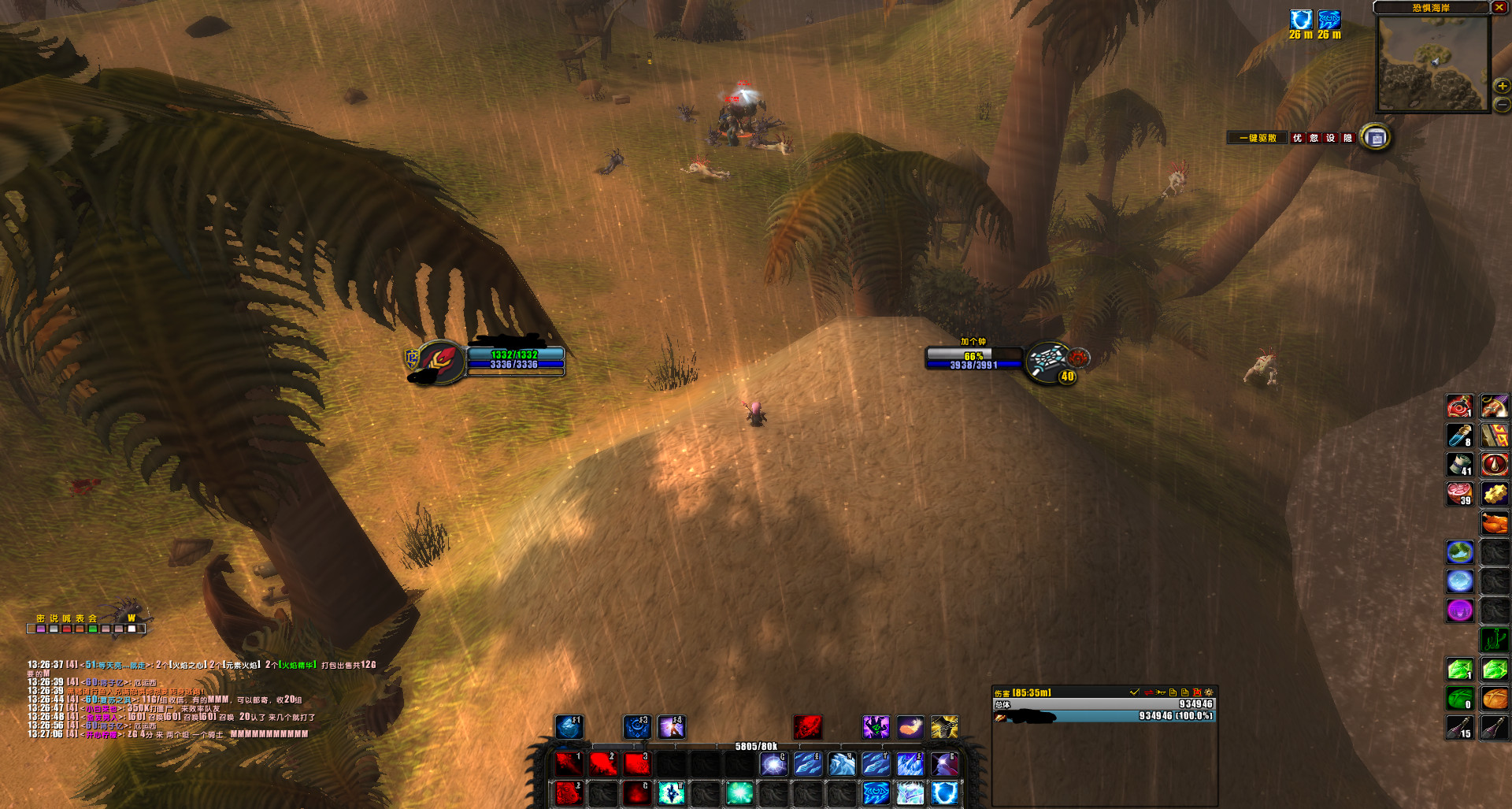Cast the Blizzard ice shards ability
1512x809 pixels.
[x=910, y=763]
